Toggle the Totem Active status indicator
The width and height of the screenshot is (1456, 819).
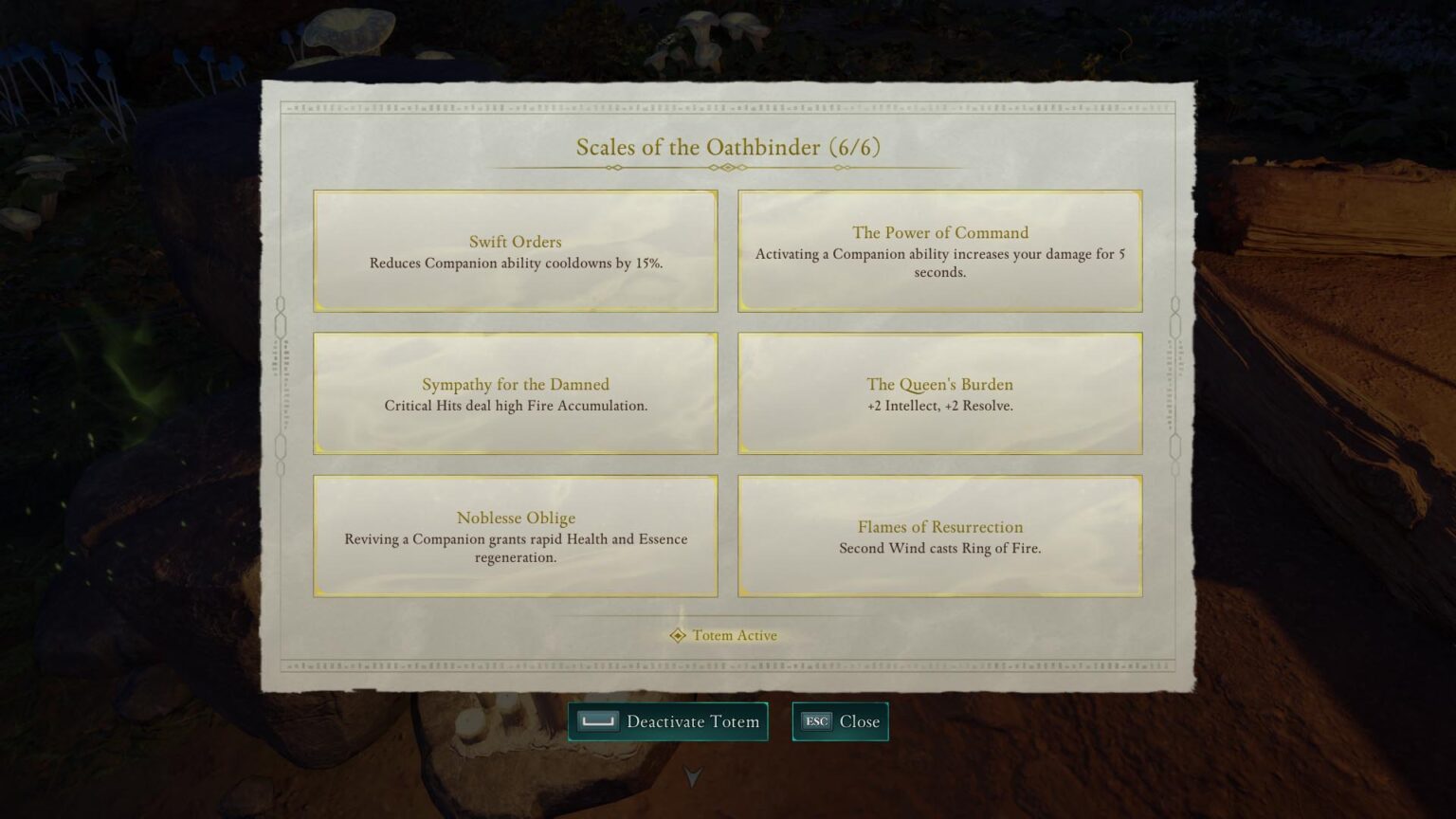[723, 635]
